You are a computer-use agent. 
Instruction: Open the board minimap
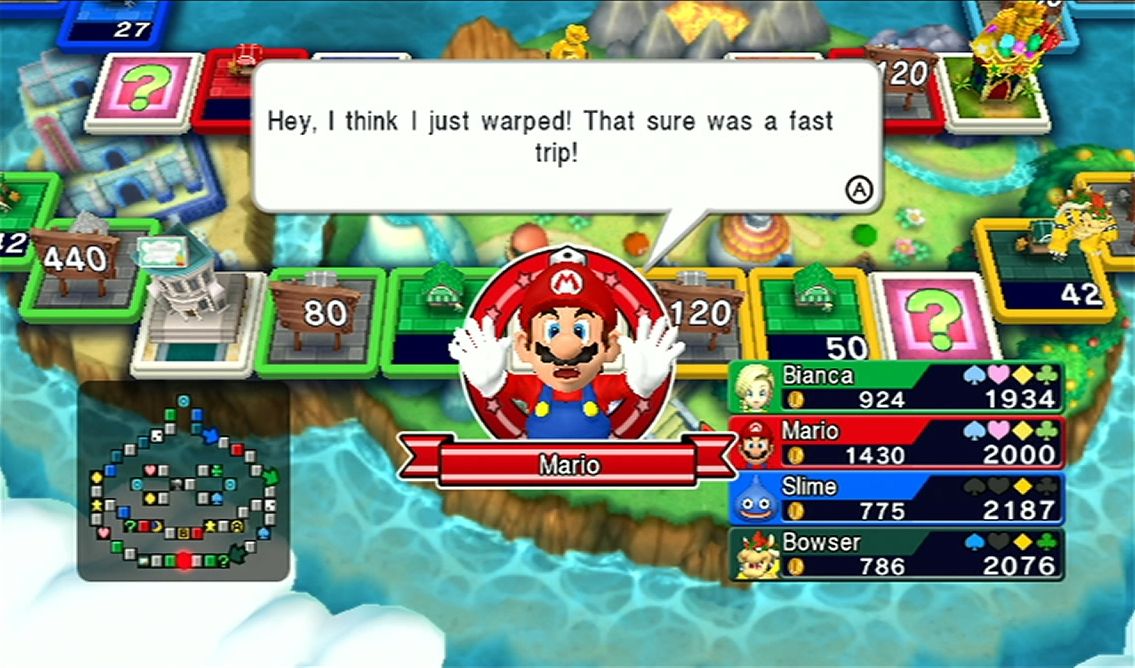click(x=183, y=481)
